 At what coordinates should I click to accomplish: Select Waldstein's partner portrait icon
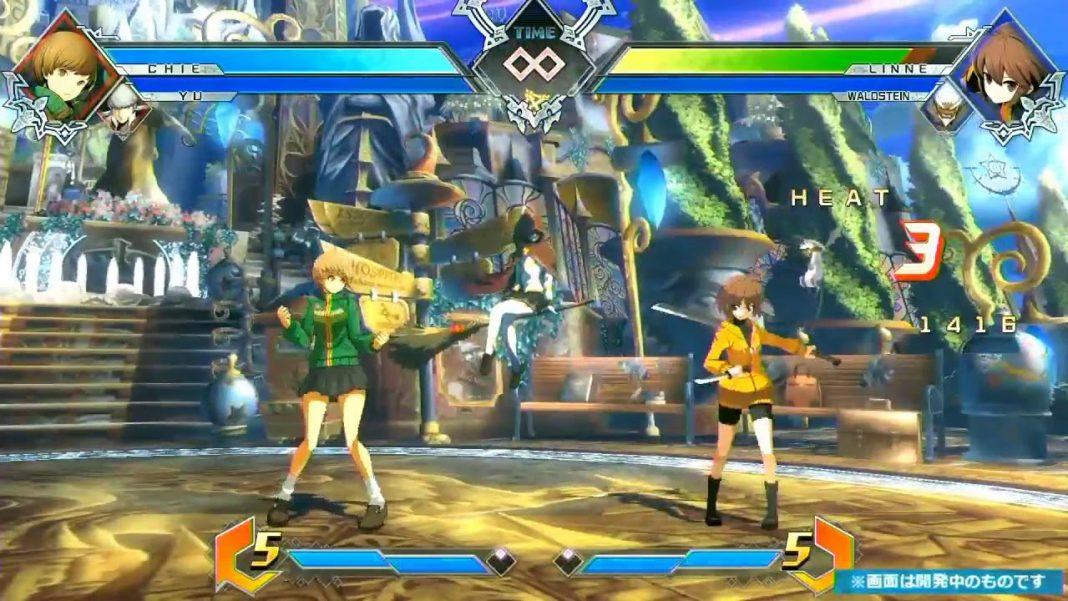coord(946,108)
